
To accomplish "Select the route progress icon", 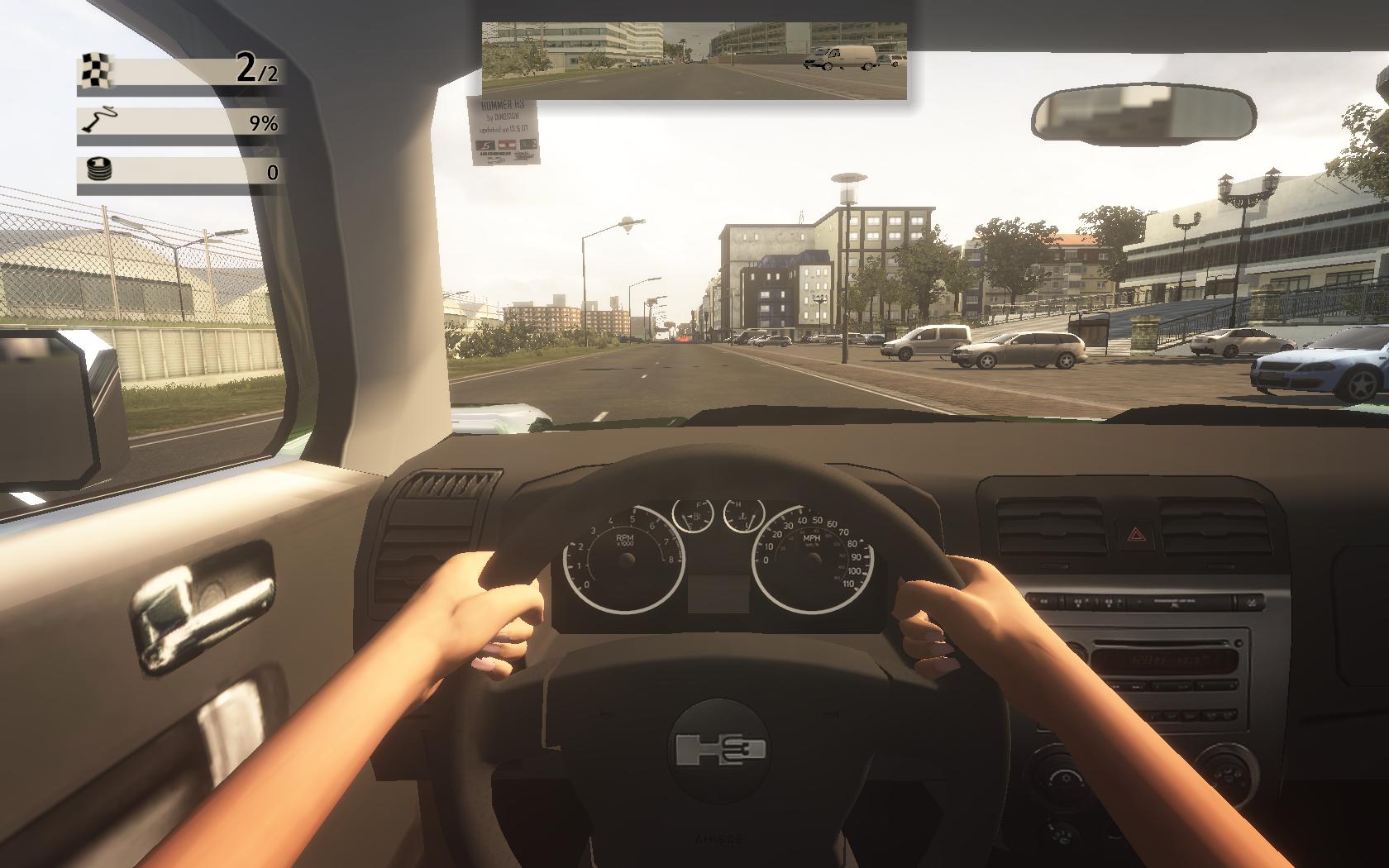I will click(x=98, y=122).
